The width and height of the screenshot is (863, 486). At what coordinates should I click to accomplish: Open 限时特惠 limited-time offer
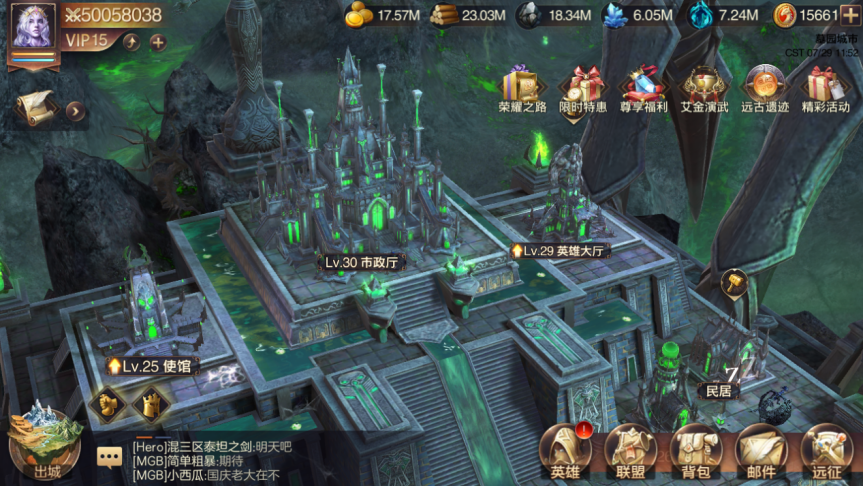[x=584, y=88]
